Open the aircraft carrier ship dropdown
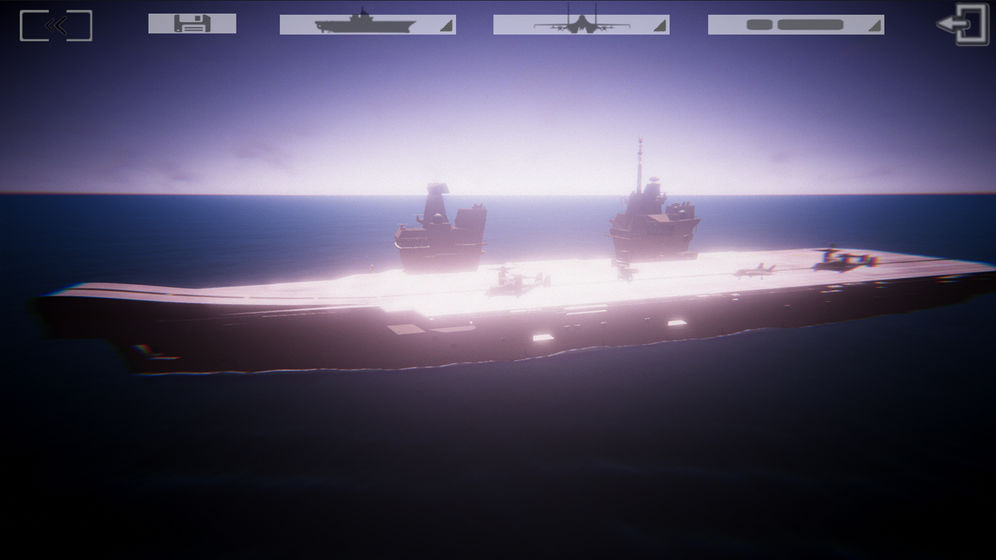Screen dimensions: 996x560 pos(367,24)
